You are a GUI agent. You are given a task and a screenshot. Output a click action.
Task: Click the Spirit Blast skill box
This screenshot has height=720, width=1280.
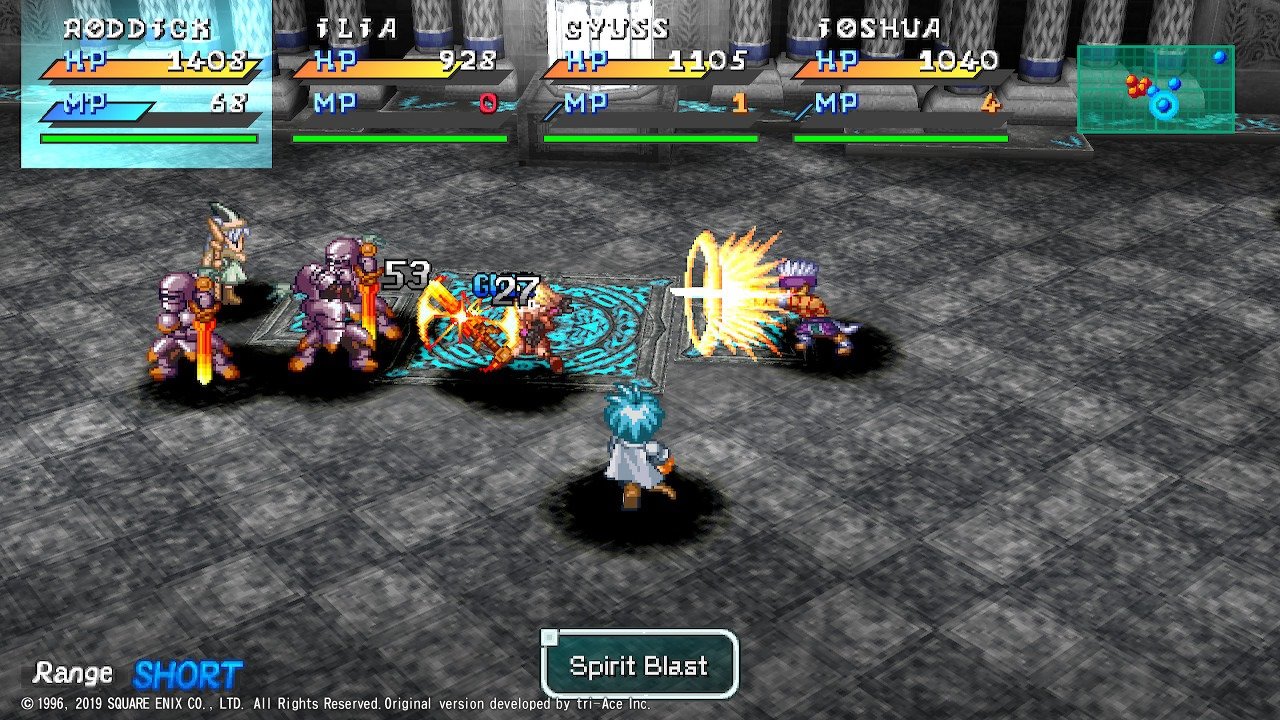[639, 665]
